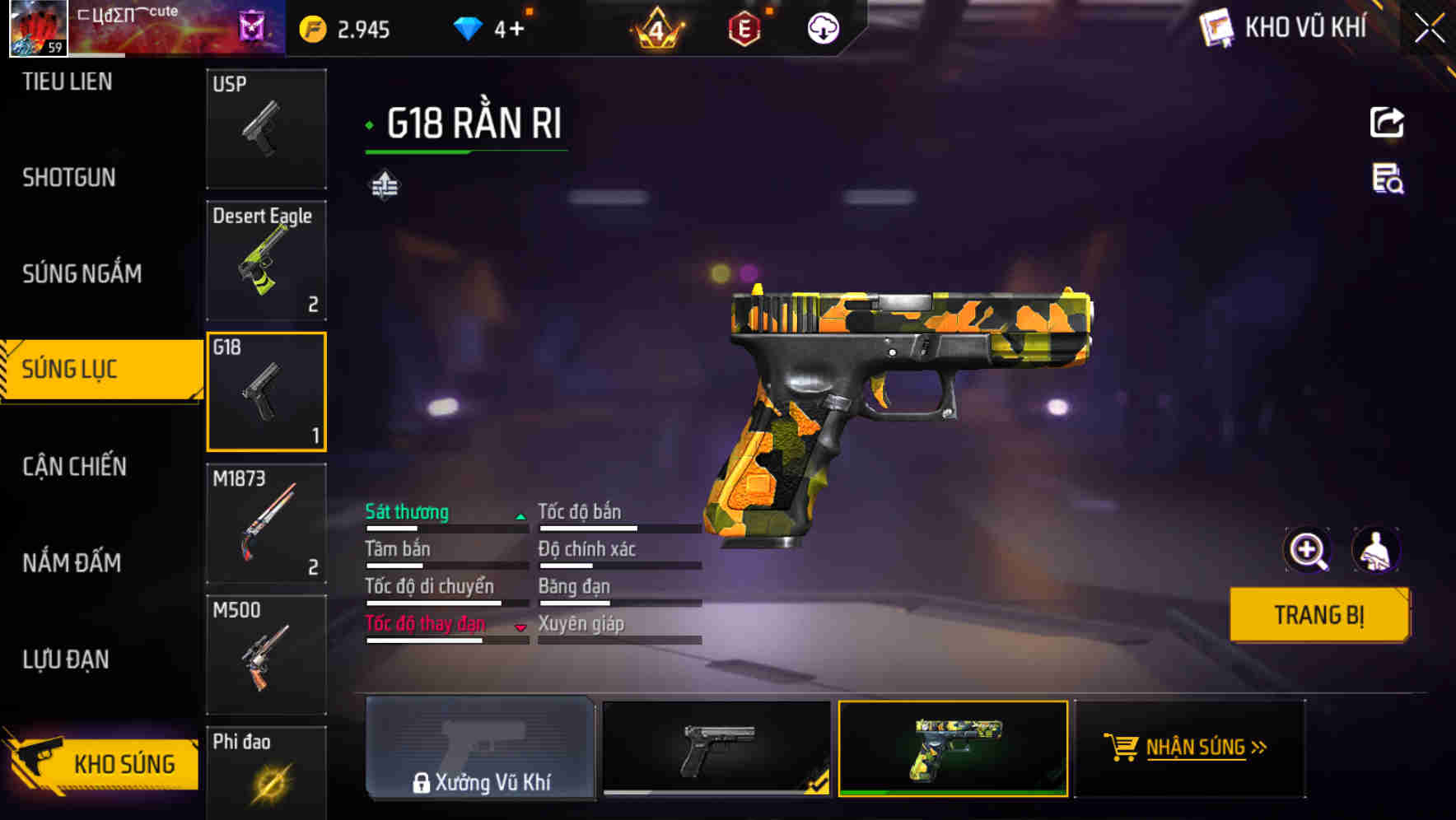
Task: Switch to the SHOTGUN weapon category
Action: click(69, 178)
